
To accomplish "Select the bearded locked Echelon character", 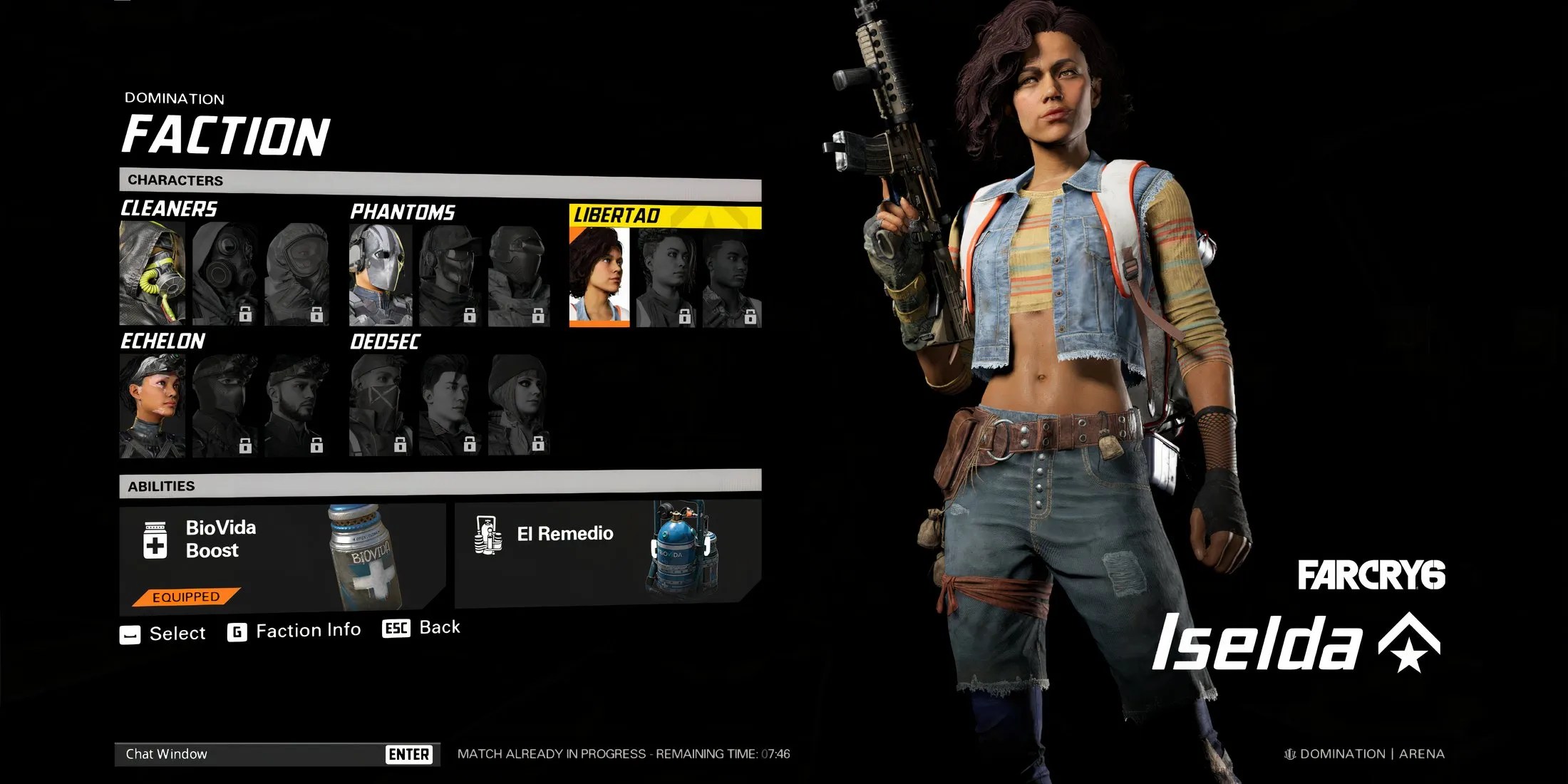I will tap(296, 406).
